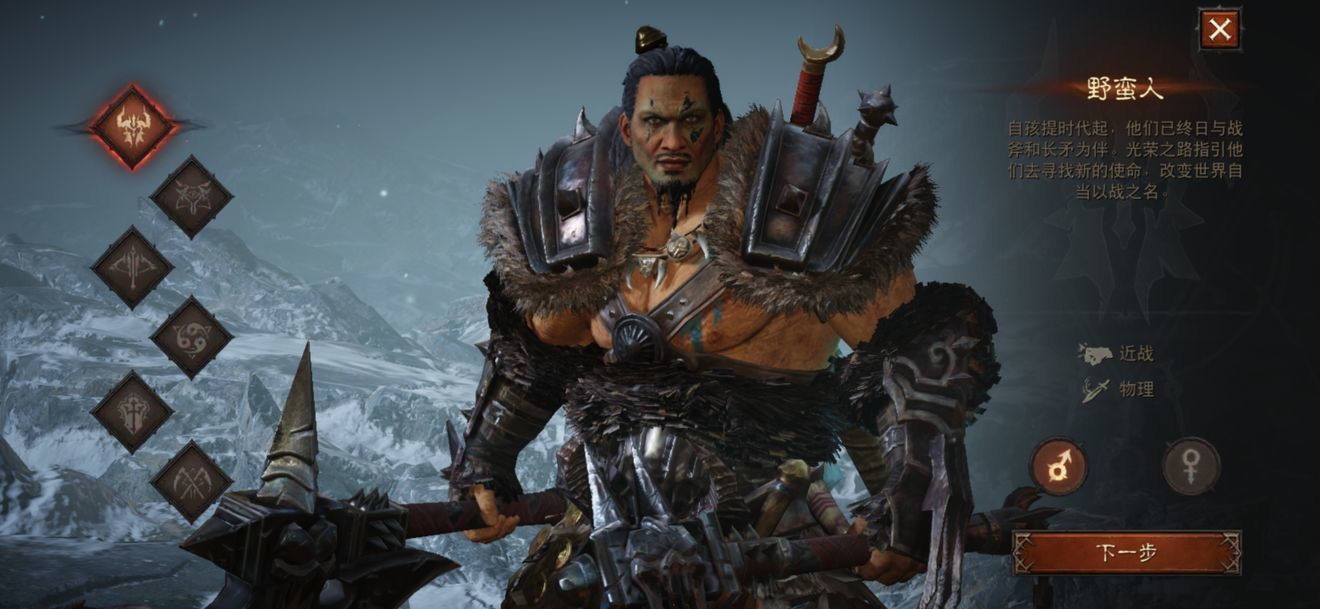
Task: Proceed with the 下一步 button
Action: (x=1127, y=552)
